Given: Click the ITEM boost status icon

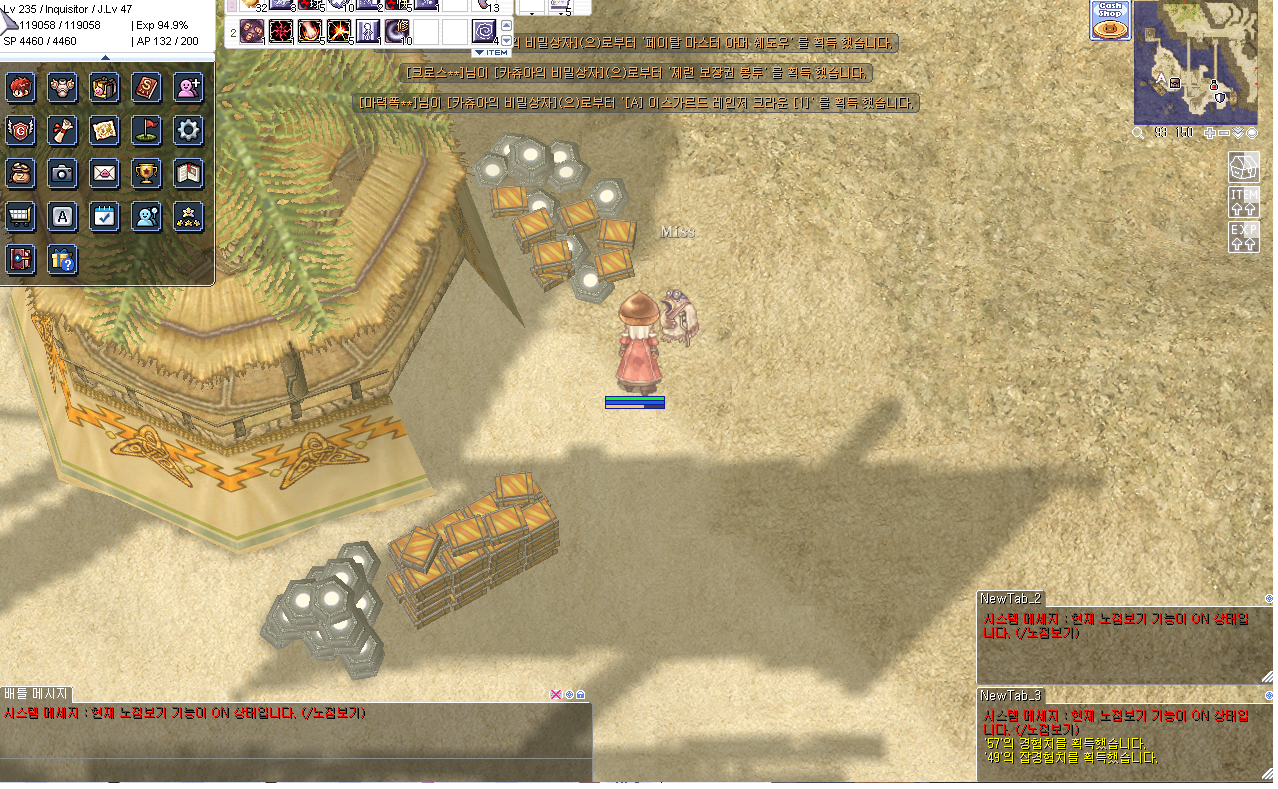Looking at the screenshot, I should point(1243,201).
